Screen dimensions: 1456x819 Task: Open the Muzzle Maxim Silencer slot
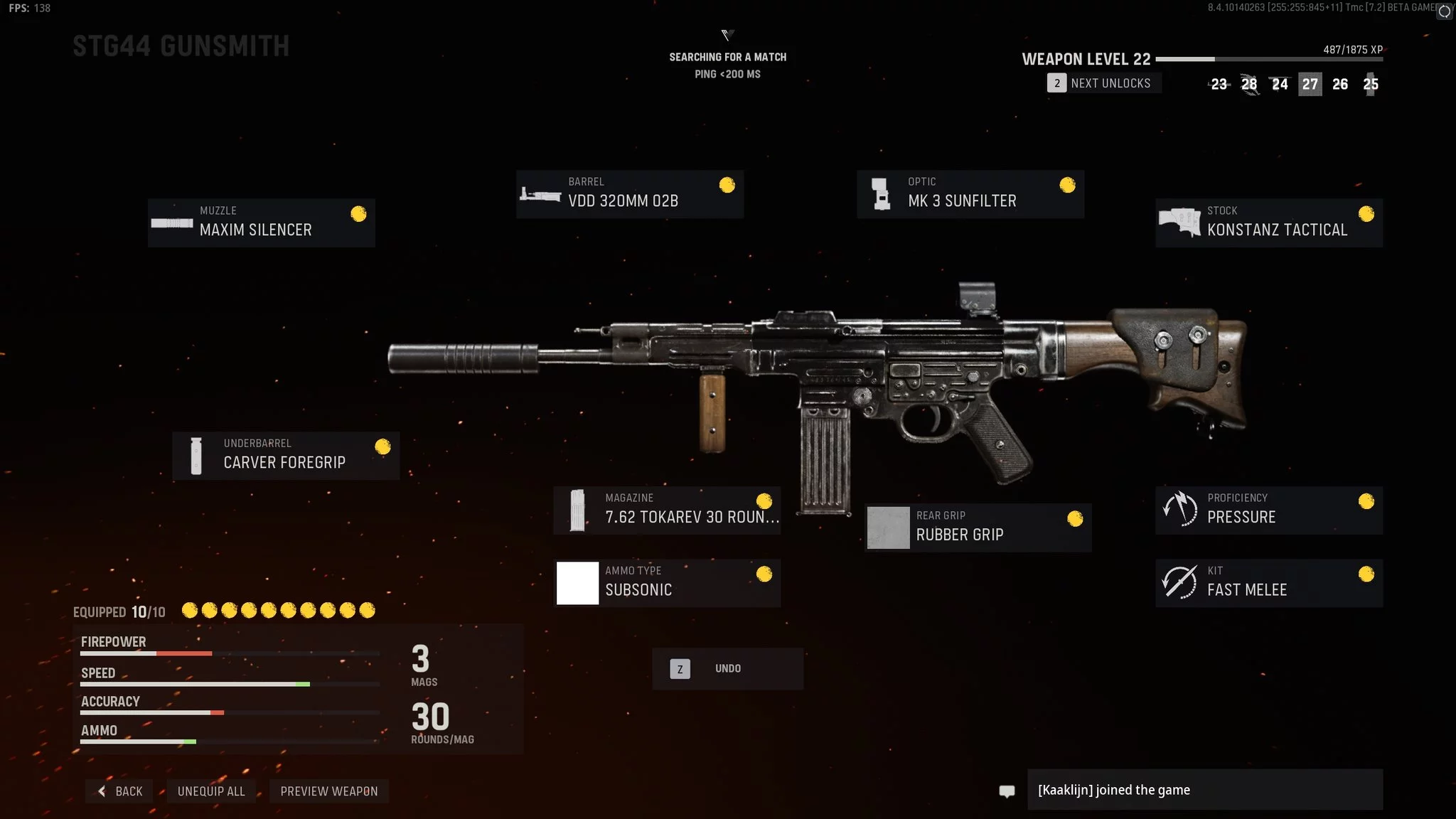click(x=261, y=223)
